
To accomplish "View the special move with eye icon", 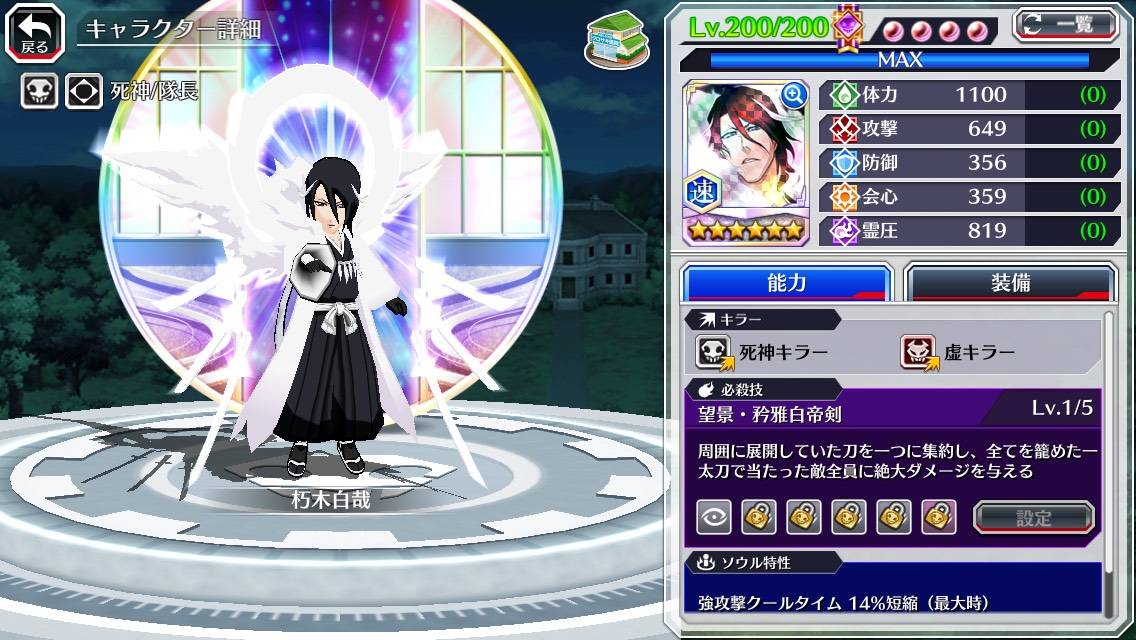I will coord(714,516).
